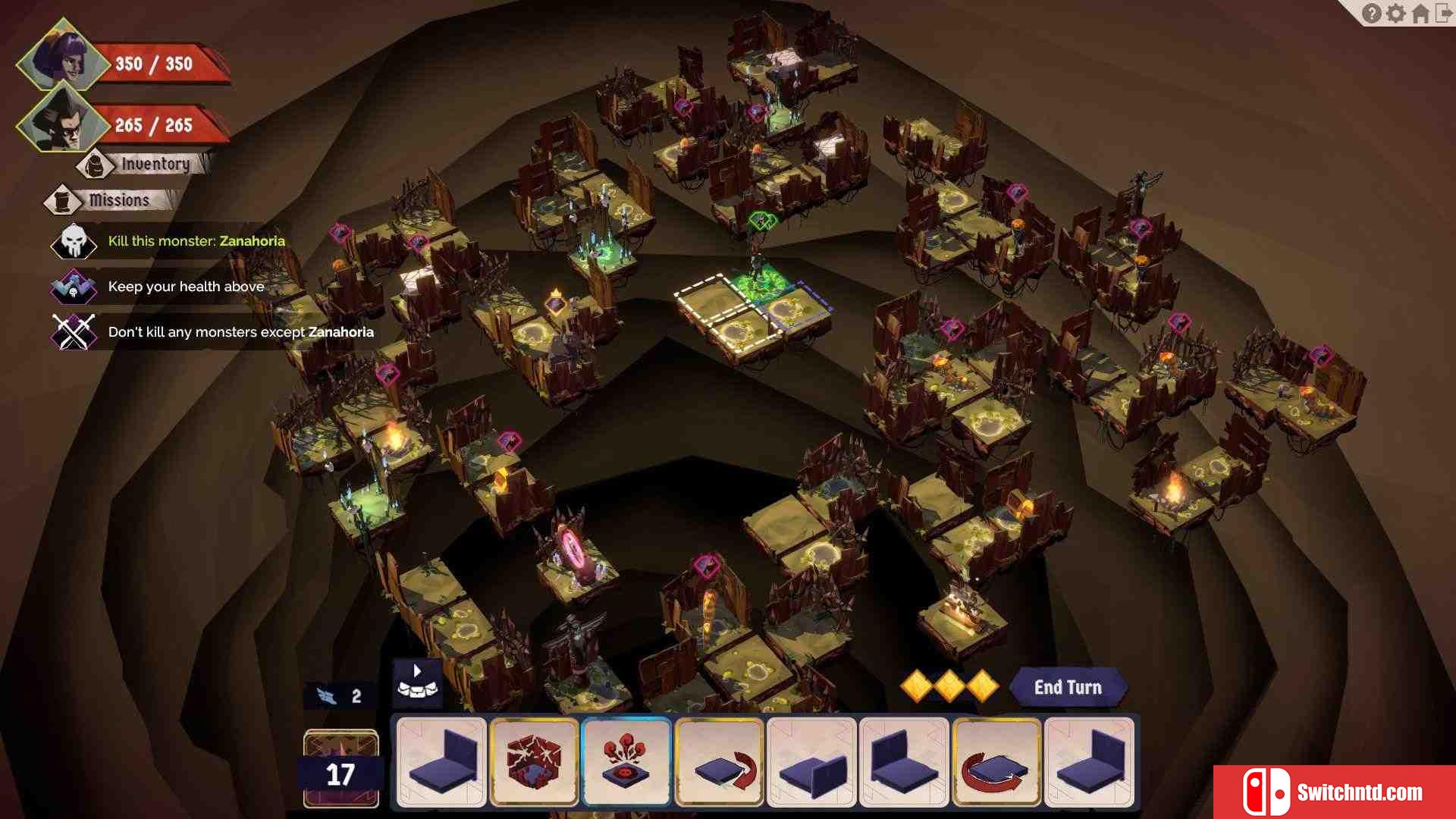The width and height of the screenshot is (1456, 819).
Task: Select the Don't kill any monsters mission
Action: pos(240,332)
